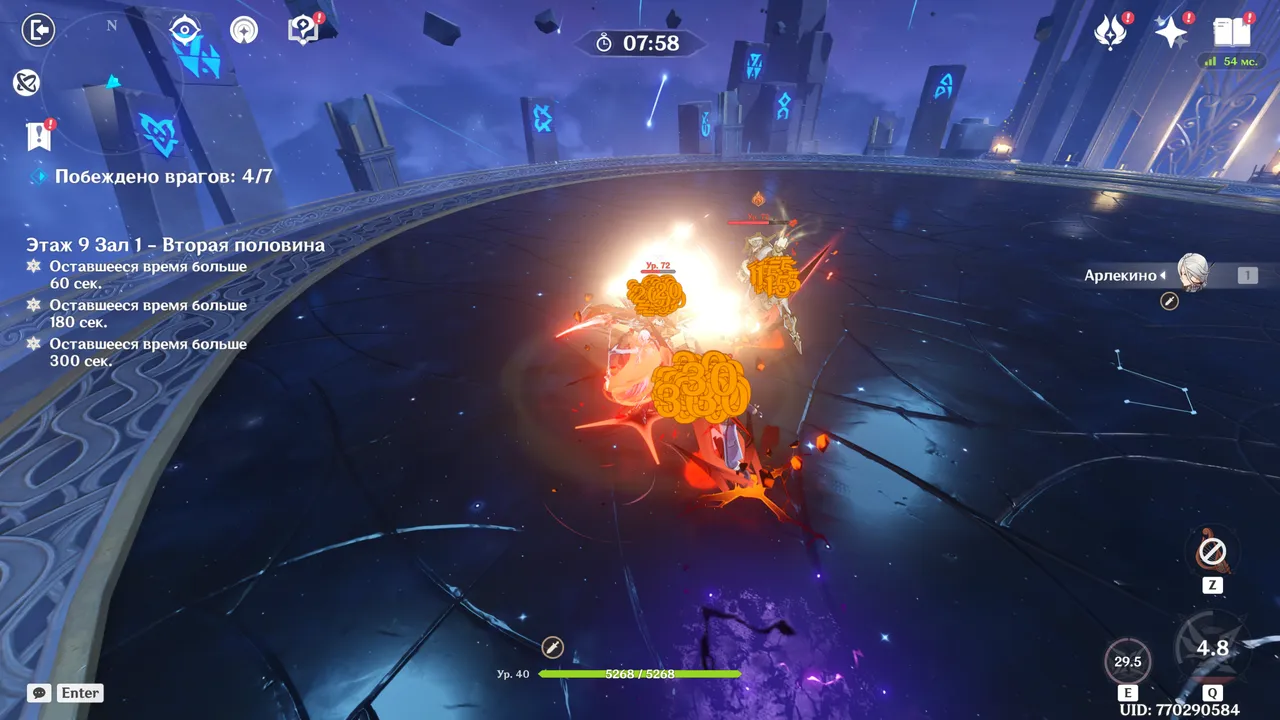The width and height of the screenshot is (1280, 720).
Task: Click the pencil icon under Арлекино's name
Action: [1169, 300]
